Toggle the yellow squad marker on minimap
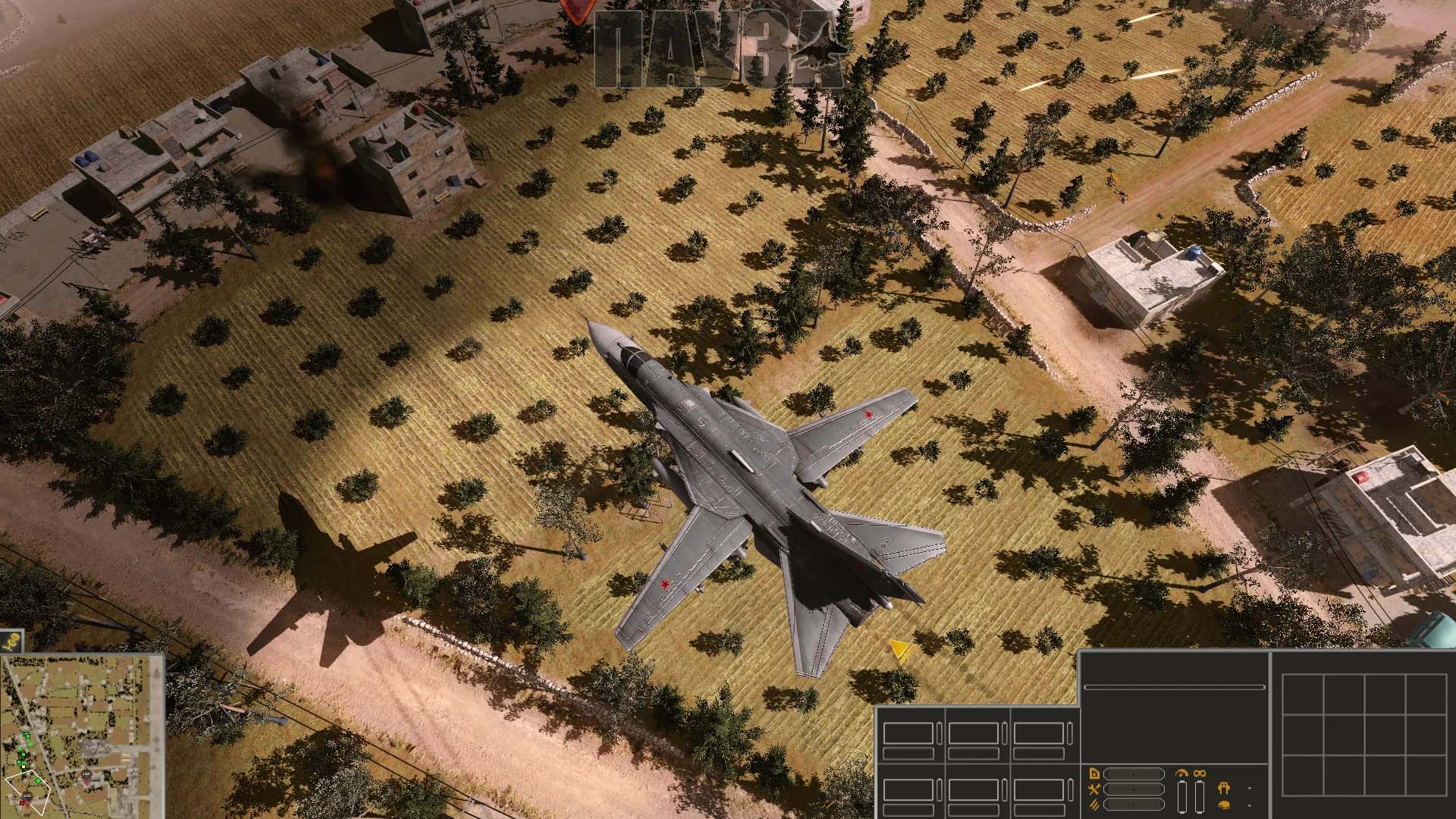 (x=24, y=767)
